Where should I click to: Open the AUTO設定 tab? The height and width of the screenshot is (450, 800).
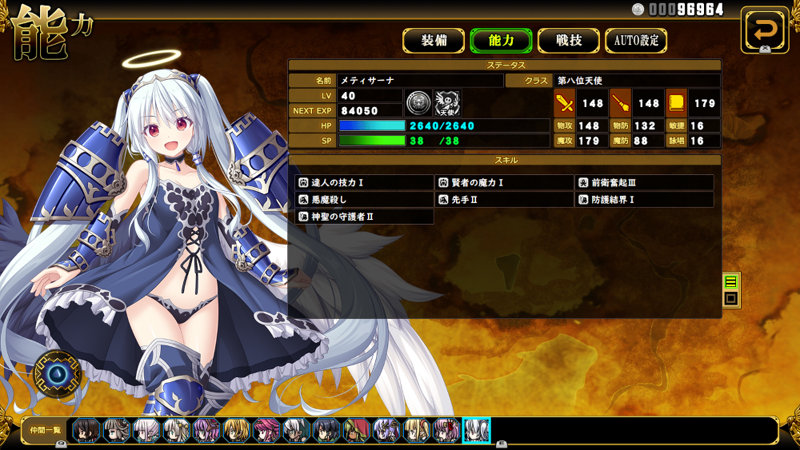(636, 41)
